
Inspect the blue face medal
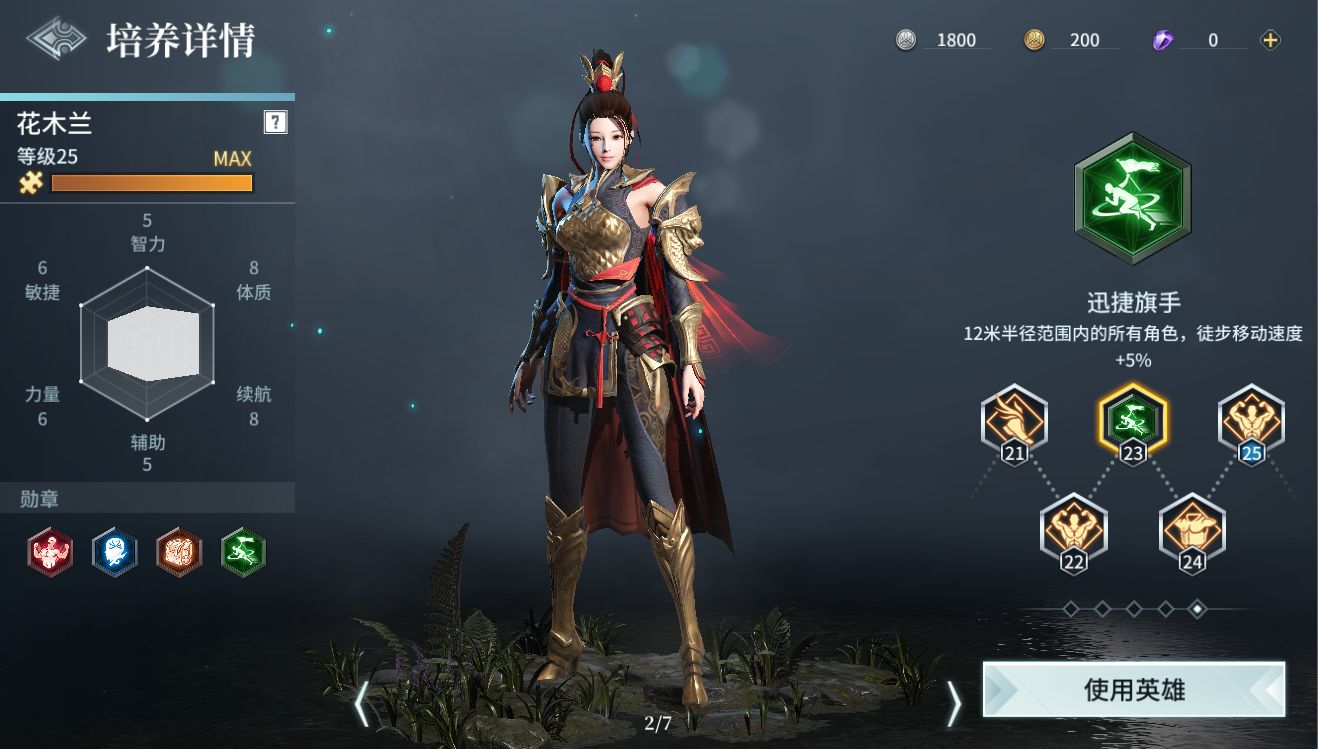(114, 552)
